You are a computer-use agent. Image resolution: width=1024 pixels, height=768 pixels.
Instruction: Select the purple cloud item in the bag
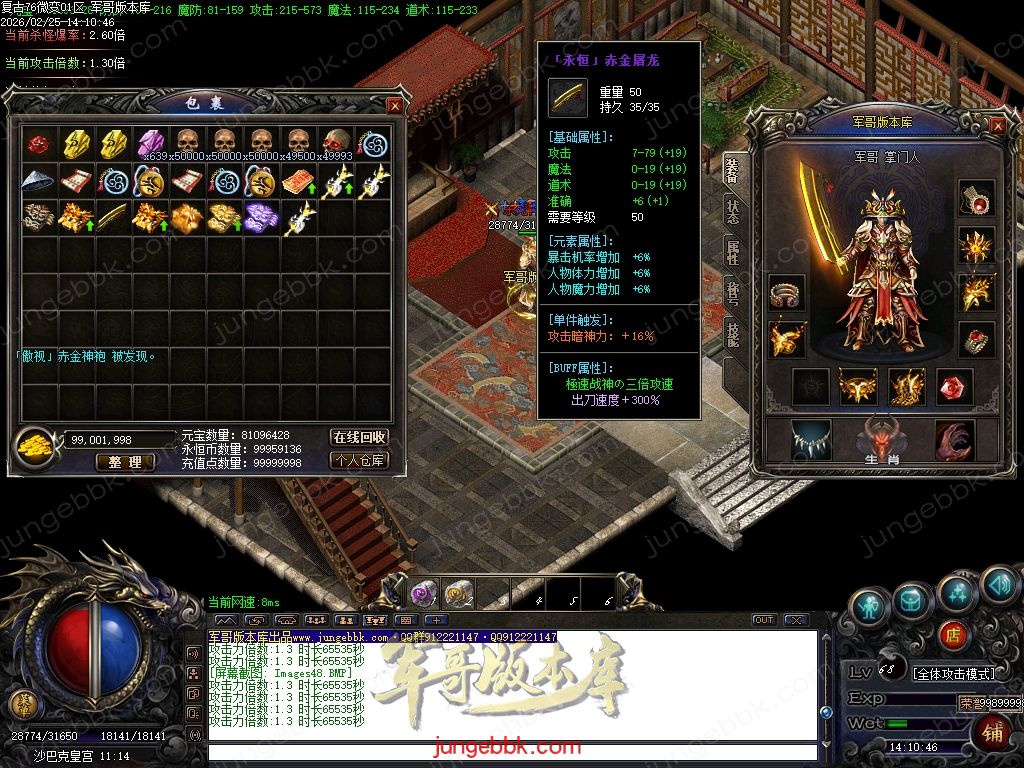tap(261, 217)
